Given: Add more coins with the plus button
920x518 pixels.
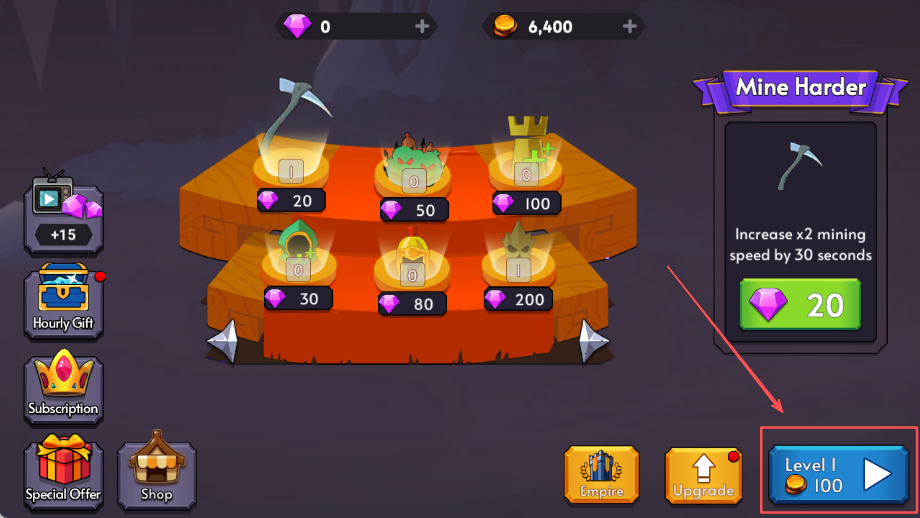Looking at the screenshot, I should point(629,27).
